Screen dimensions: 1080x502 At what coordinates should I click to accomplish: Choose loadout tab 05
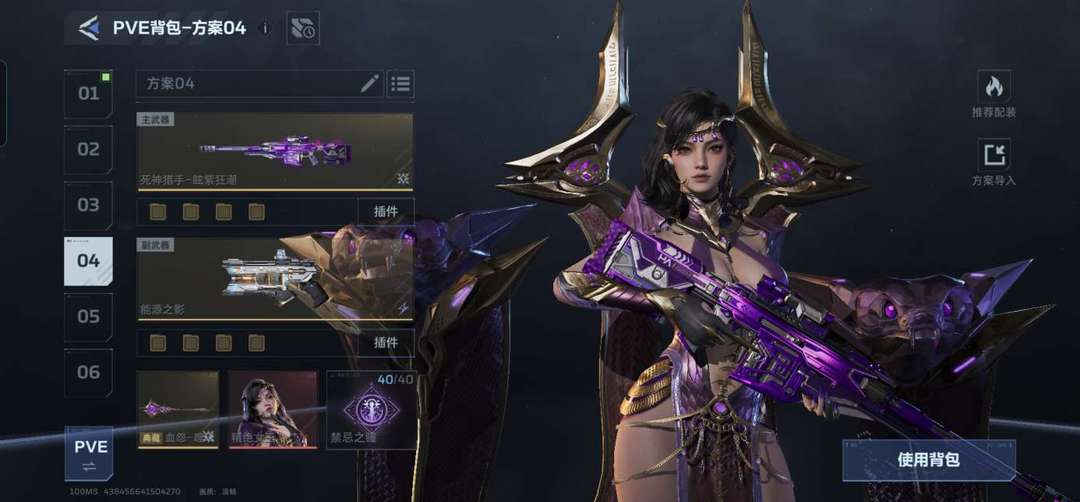click(x=89, y=317)
